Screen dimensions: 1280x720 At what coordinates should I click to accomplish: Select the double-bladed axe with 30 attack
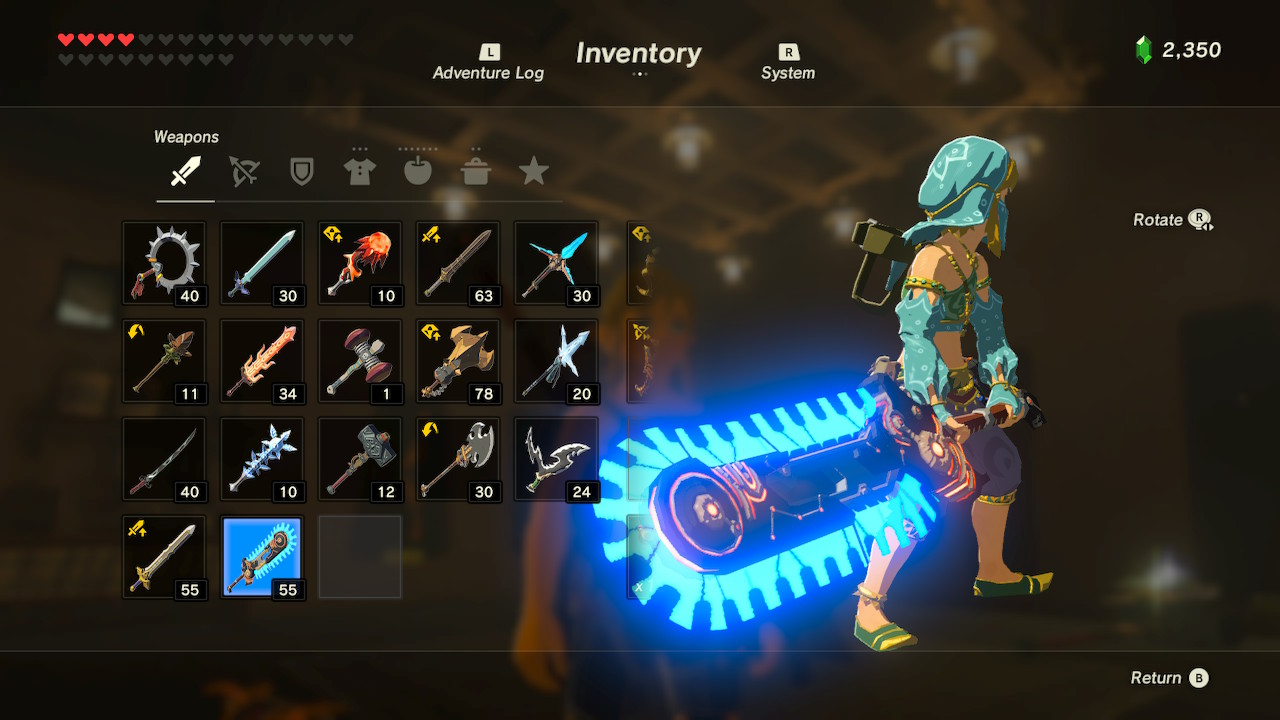pos(458,459)
